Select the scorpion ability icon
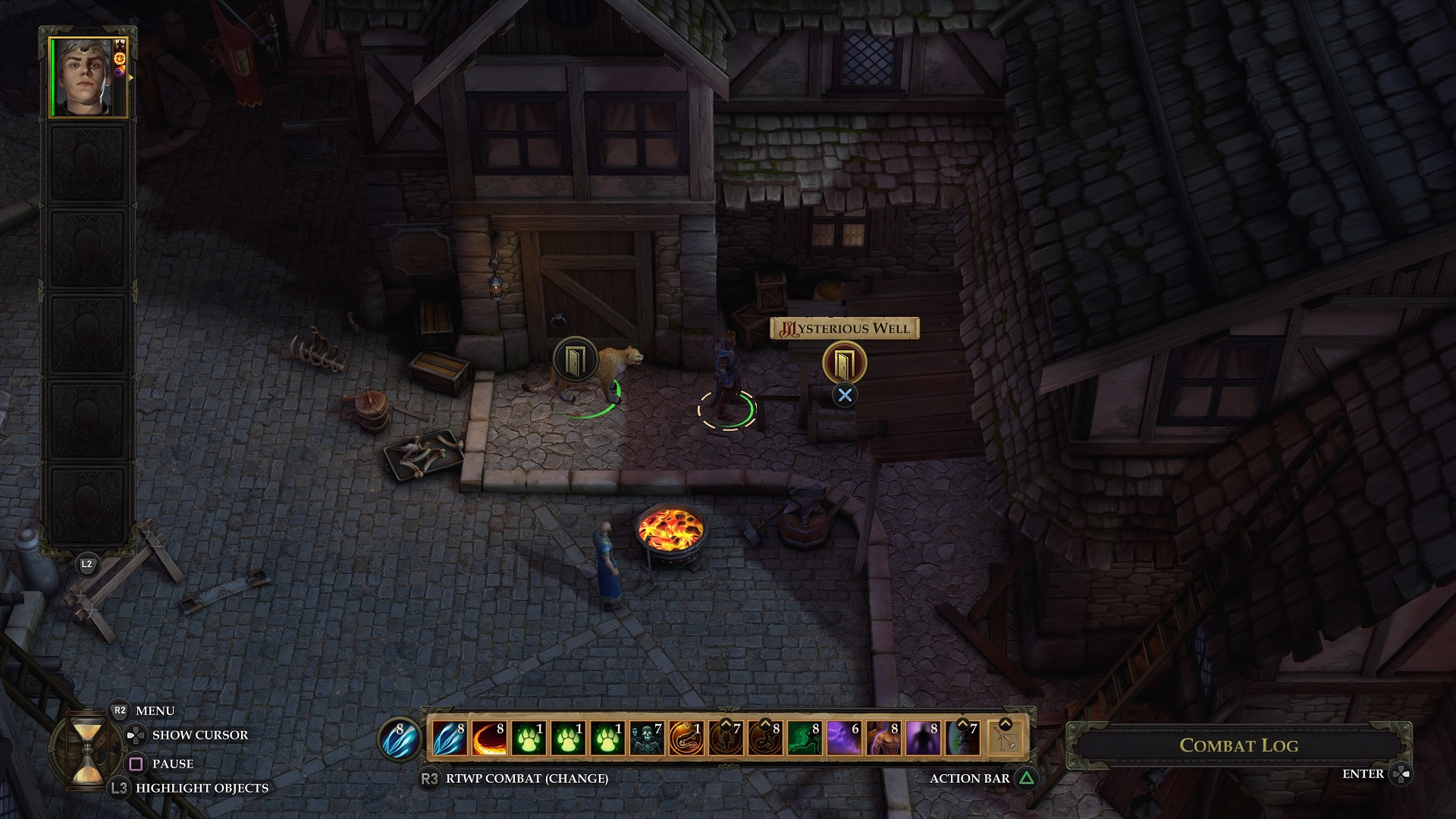 [x=726, y=738]
